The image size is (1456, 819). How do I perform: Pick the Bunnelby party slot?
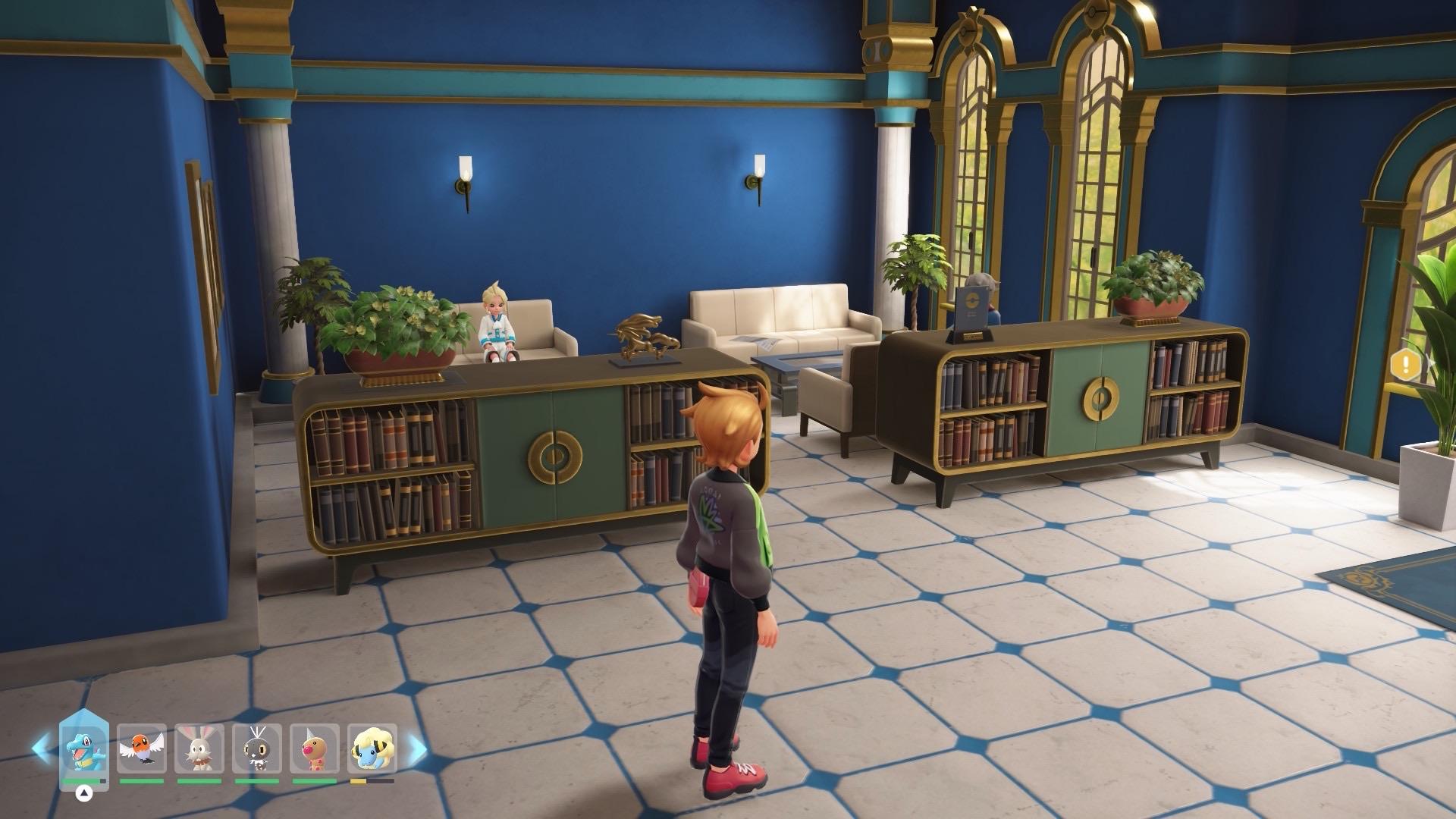click(x=199, y=749)
